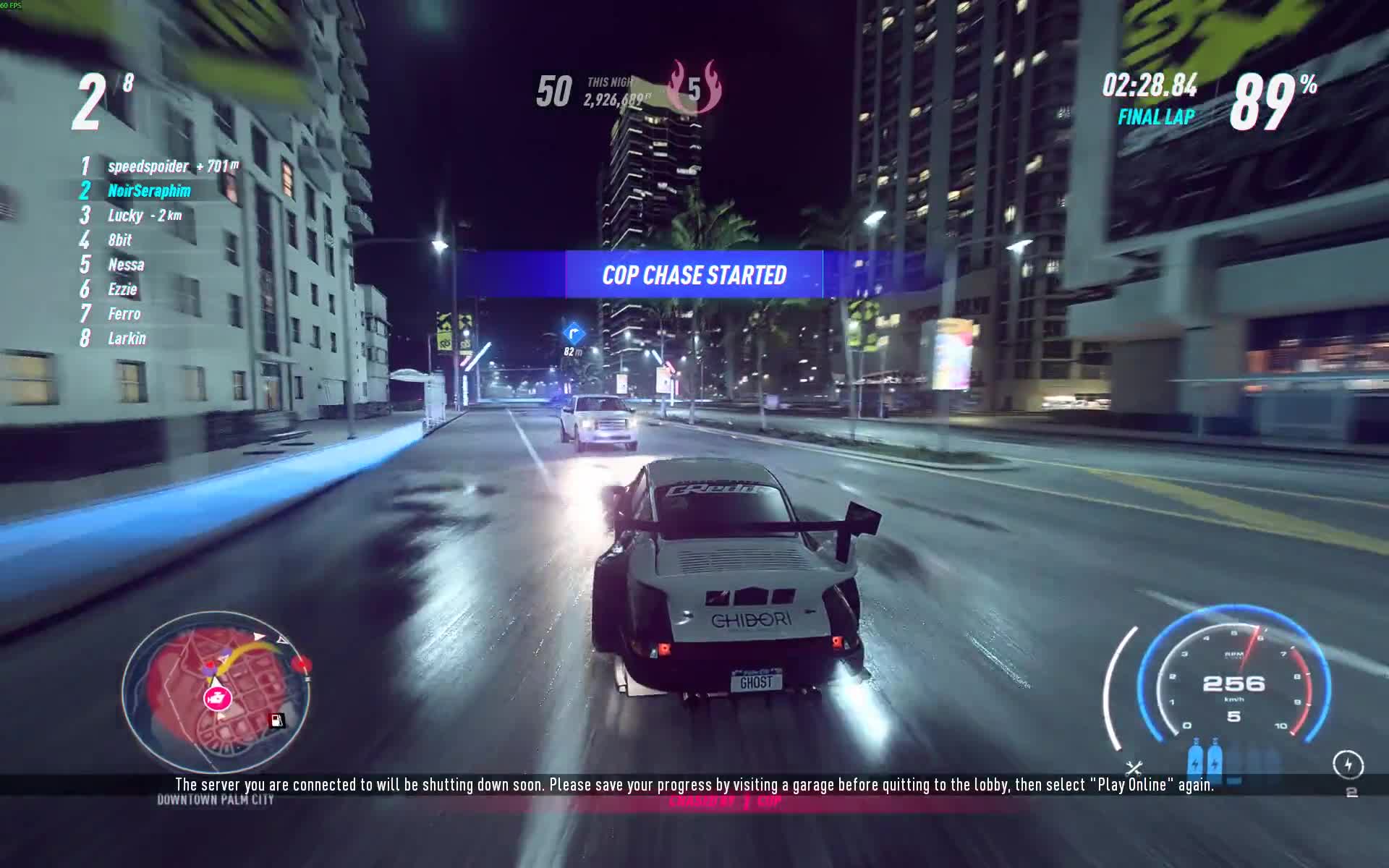Select the circled lightning boost icon above the 2

pyautogui.click(x=1348, y=765)
